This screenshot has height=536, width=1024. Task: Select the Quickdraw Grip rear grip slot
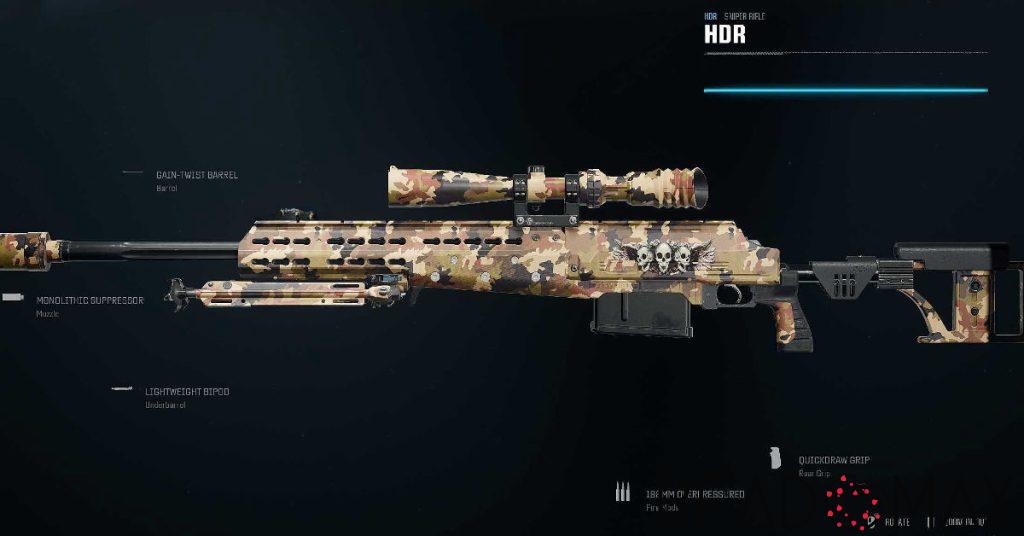point(833,460)
